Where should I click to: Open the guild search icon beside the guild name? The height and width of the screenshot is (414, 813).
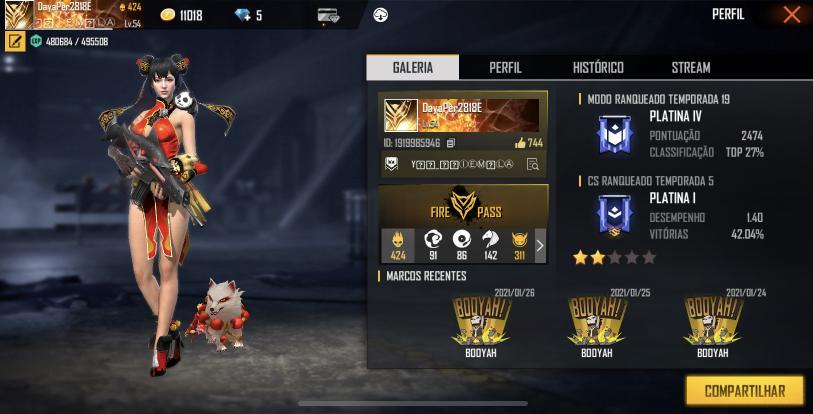533,165
